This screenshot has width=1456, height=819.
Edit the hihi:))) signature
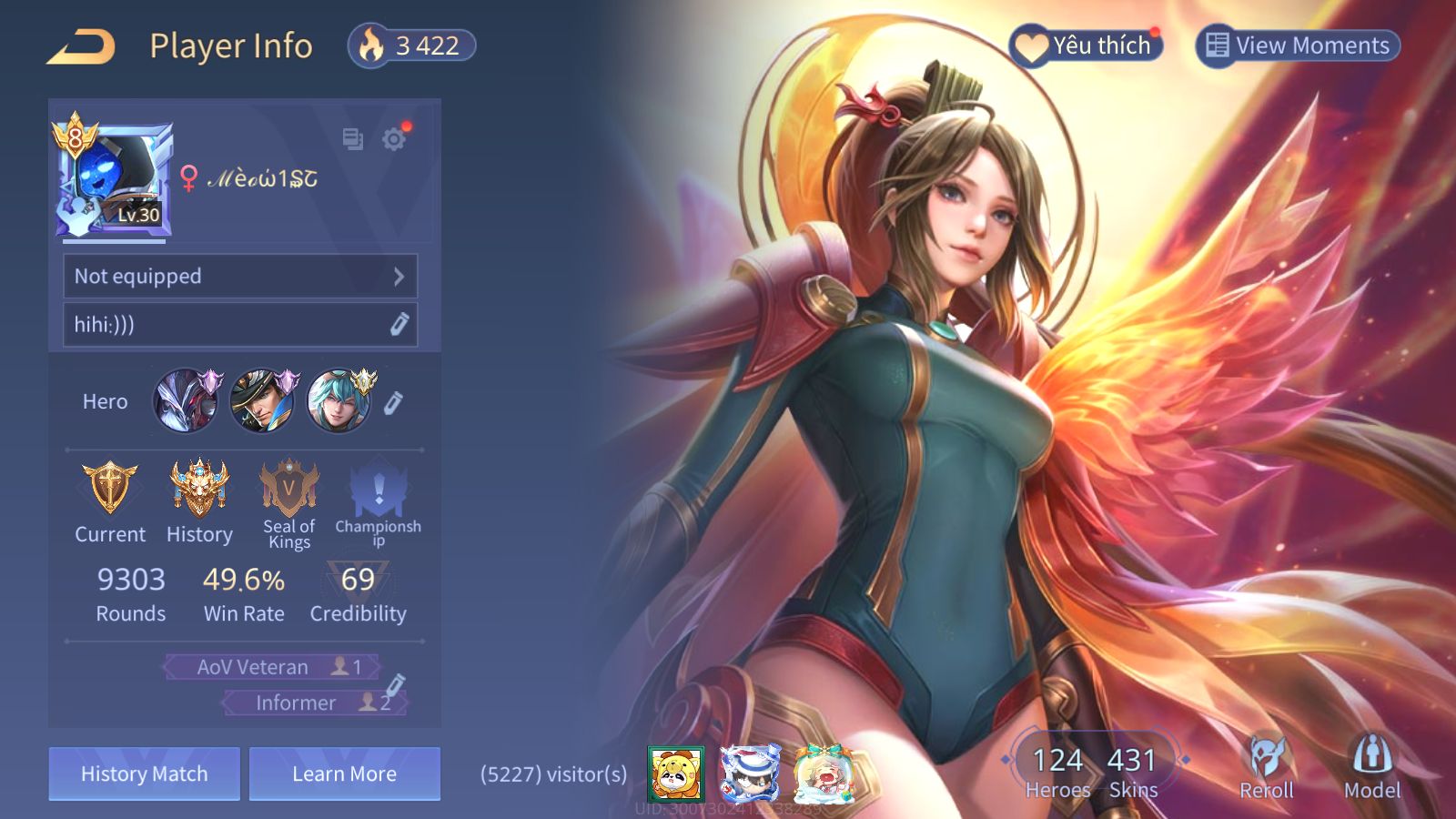click(399, 325)
